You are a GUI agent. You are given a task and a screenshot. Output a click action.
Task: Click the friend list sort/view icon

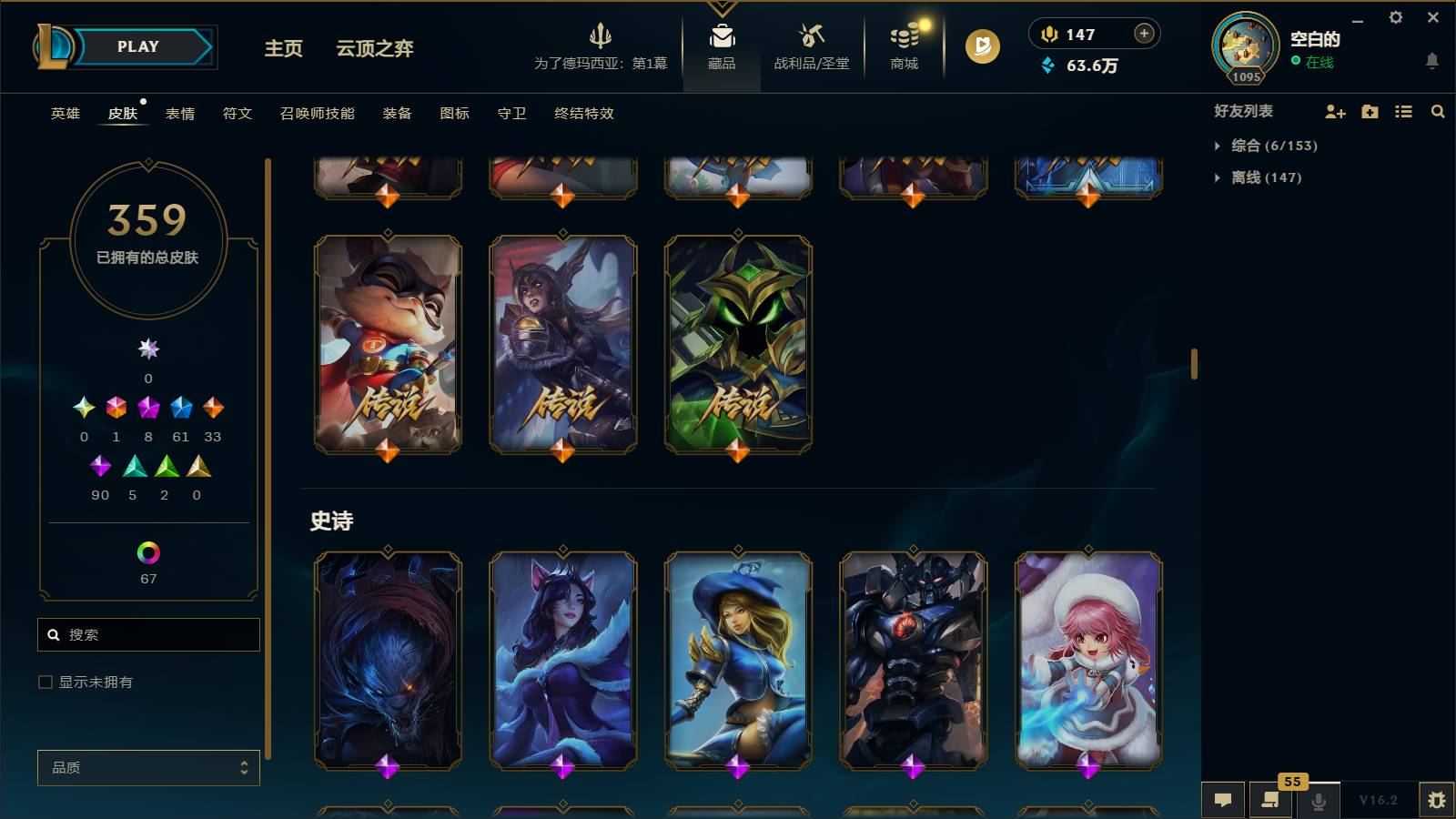(x=1402, y=111)
